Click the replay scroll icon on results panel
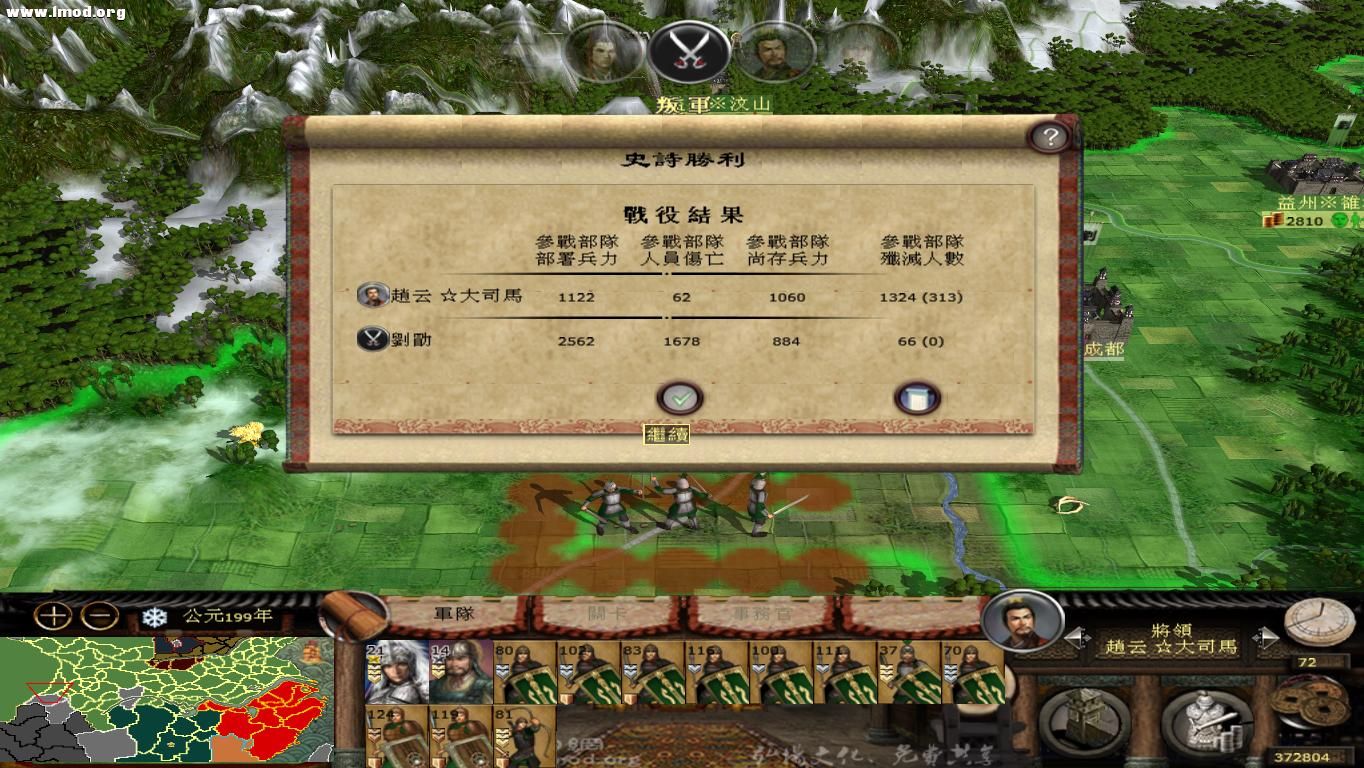The image size is (1364, 768). pyautogui.click(x=917, y=397)
